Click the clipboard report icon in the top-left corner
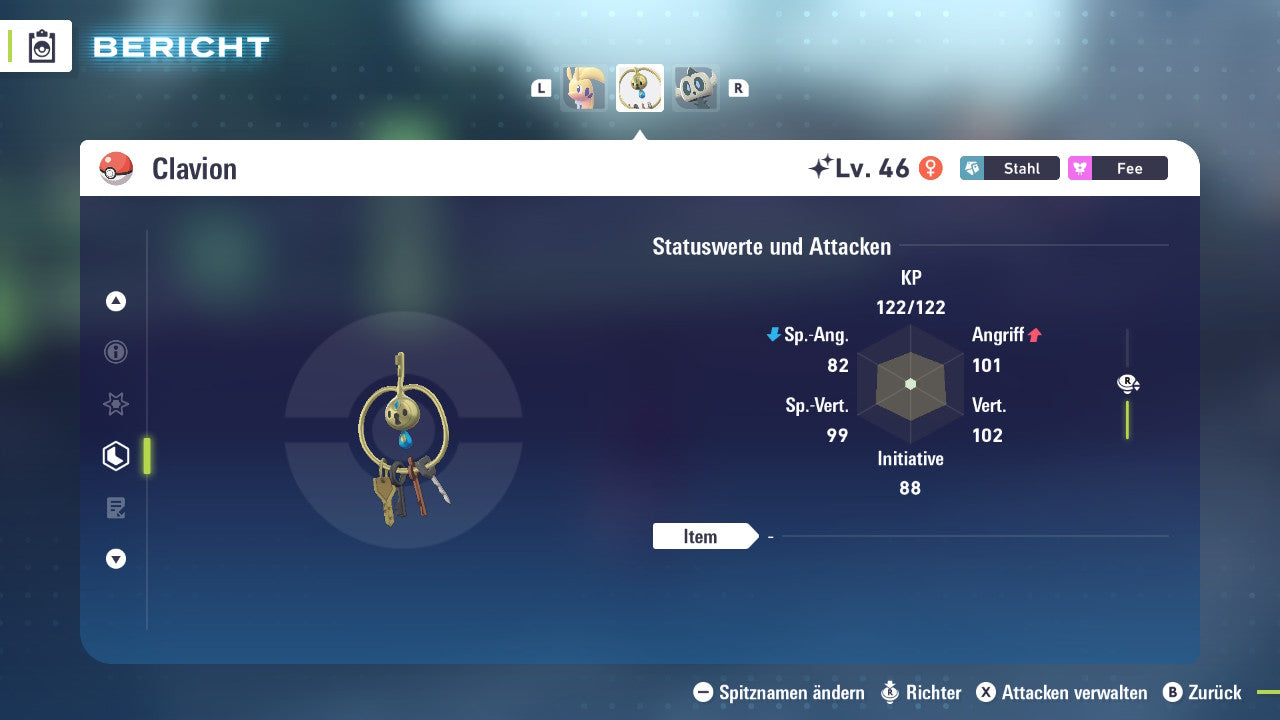 pyautogui.click(x=40, y=46)
